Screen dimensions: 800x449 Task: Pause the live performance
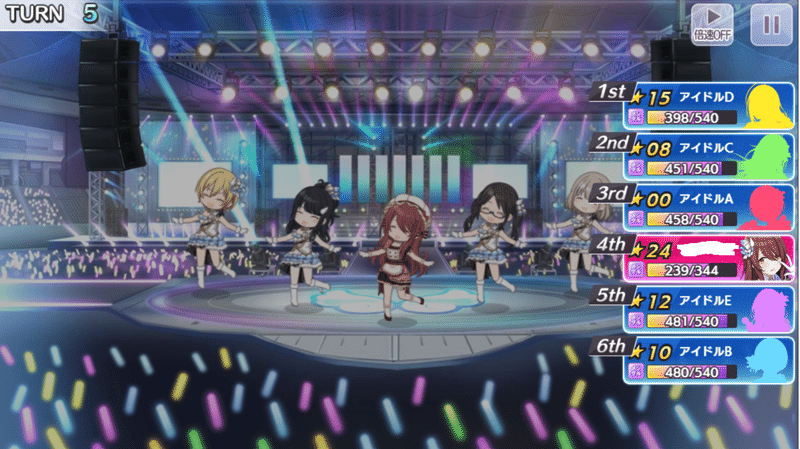[770, 24]
